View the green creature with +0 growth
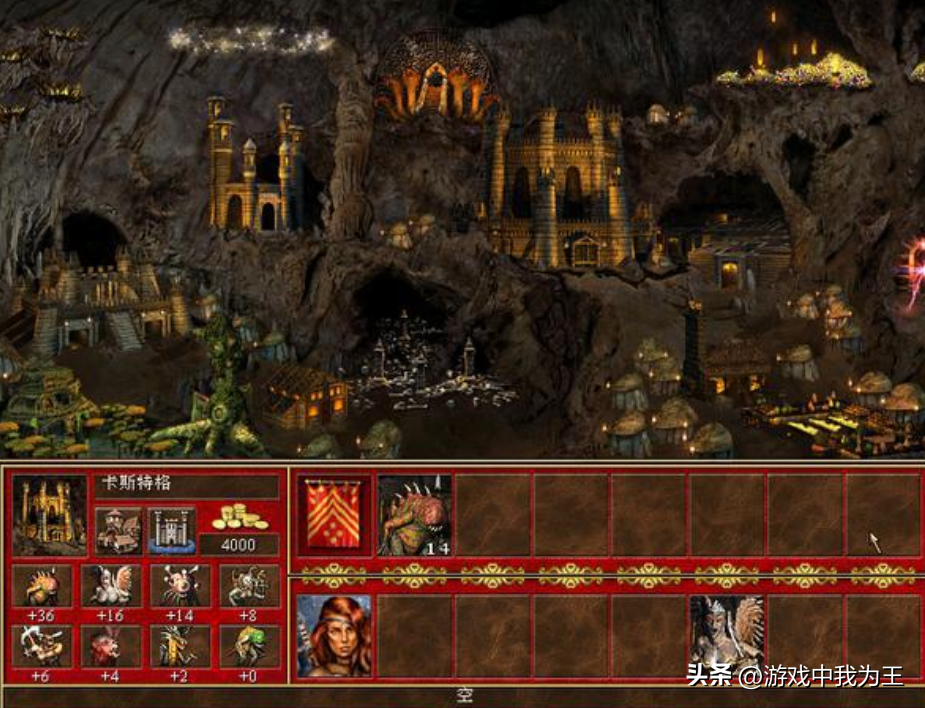Image resolution: width=925 pixels, height=708 pixels. [x=249, y=646]
